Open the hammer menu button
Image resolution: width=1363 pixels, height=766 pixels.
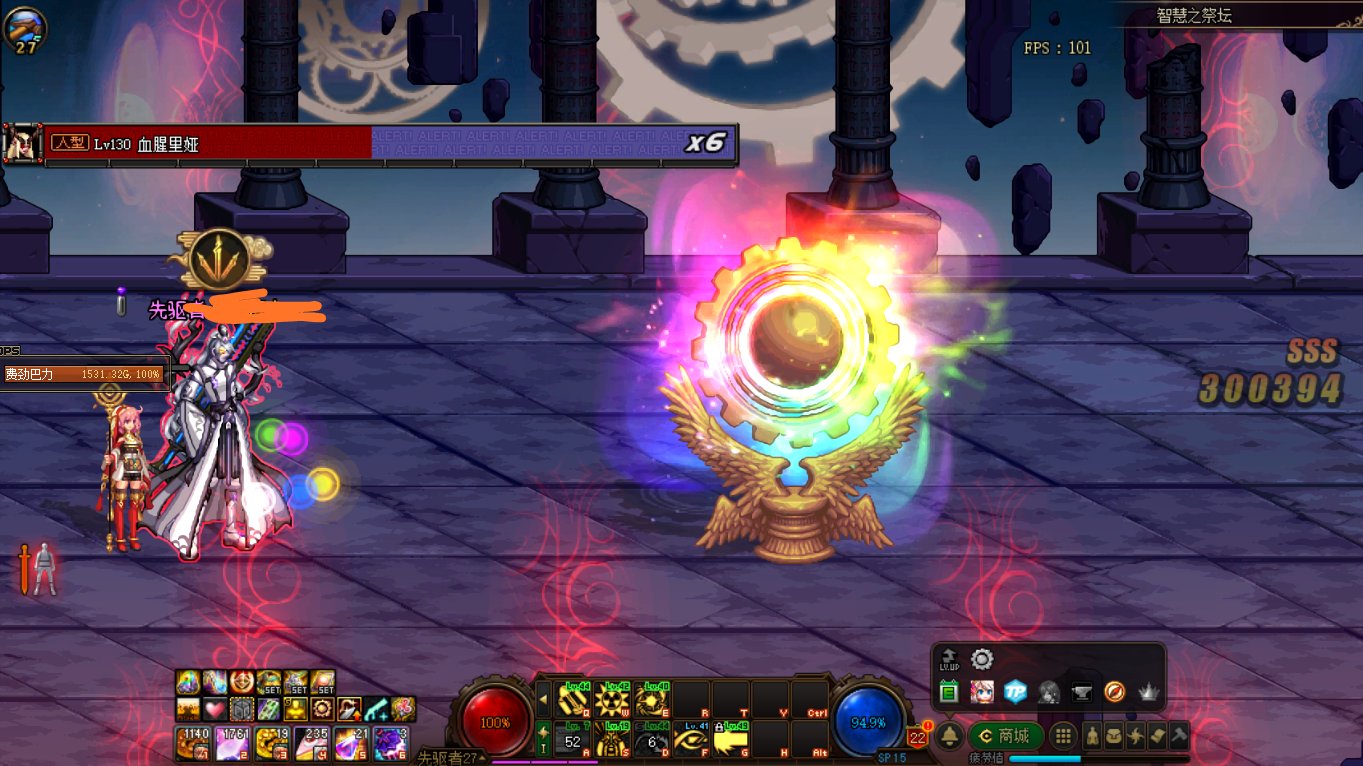coord(1179,737)
